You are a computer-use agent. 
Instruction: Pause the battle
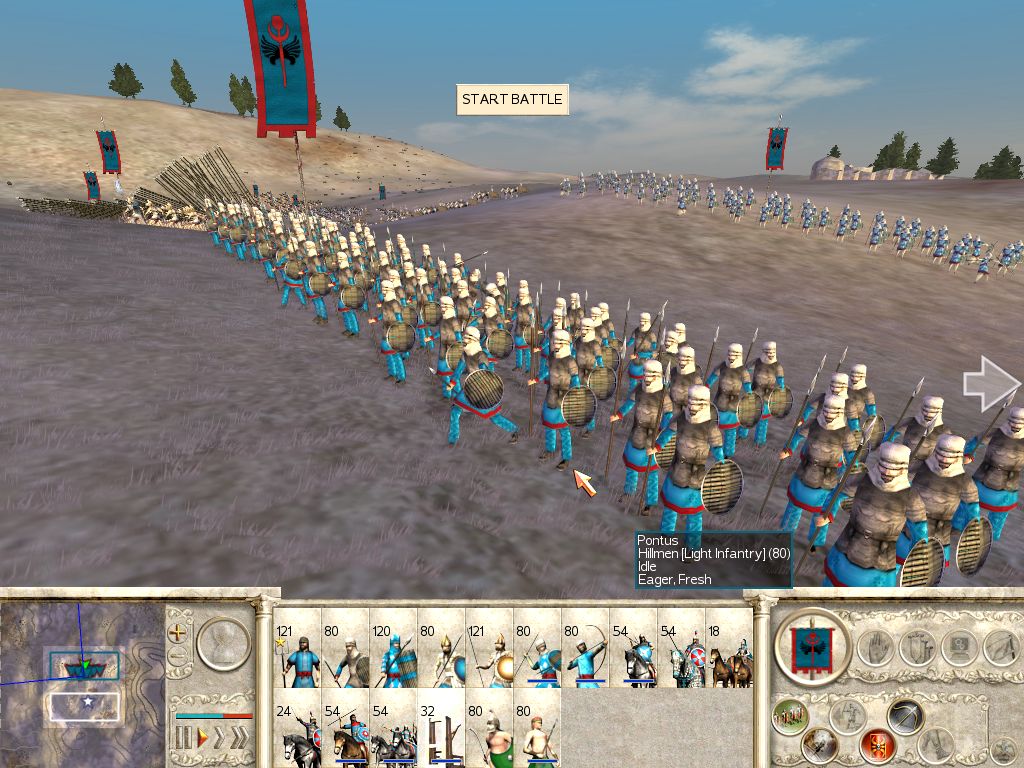click(x=183, y=739)
